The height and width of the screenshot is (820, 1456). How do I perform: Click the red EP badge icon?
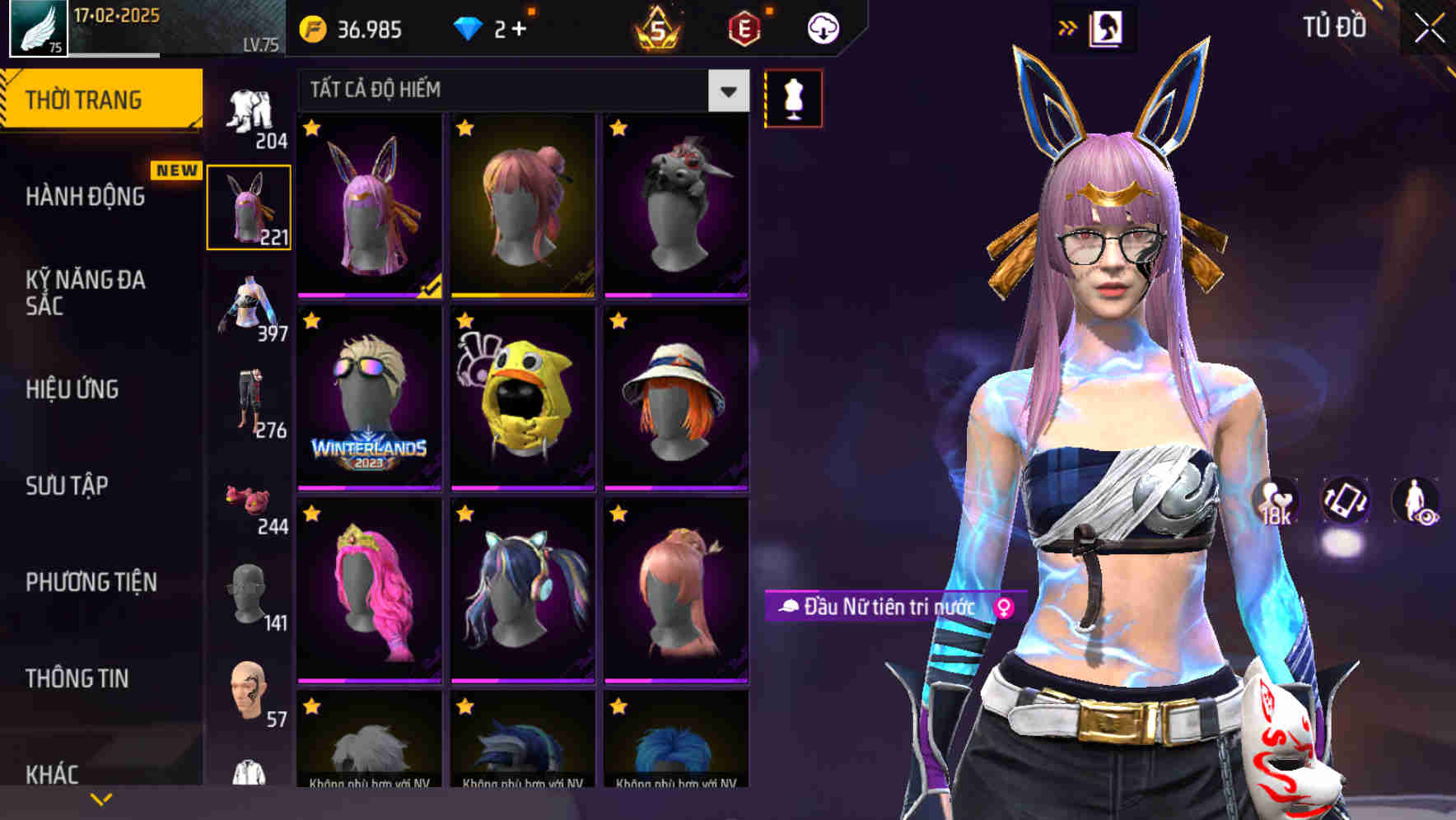(x=744, y=30)
